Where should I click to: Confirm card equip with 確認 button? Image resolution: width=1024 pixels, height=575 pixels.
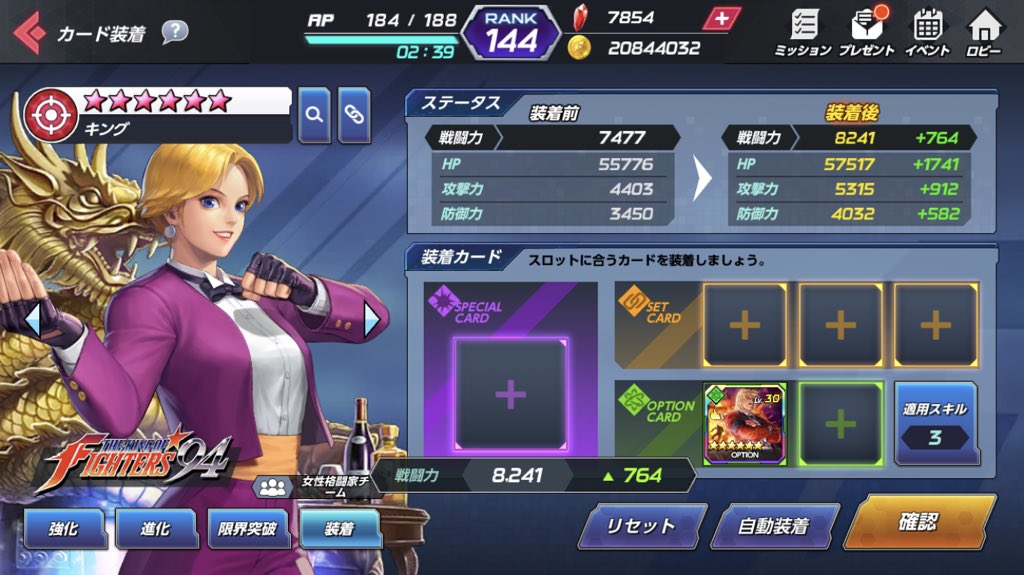click(918, 522)
